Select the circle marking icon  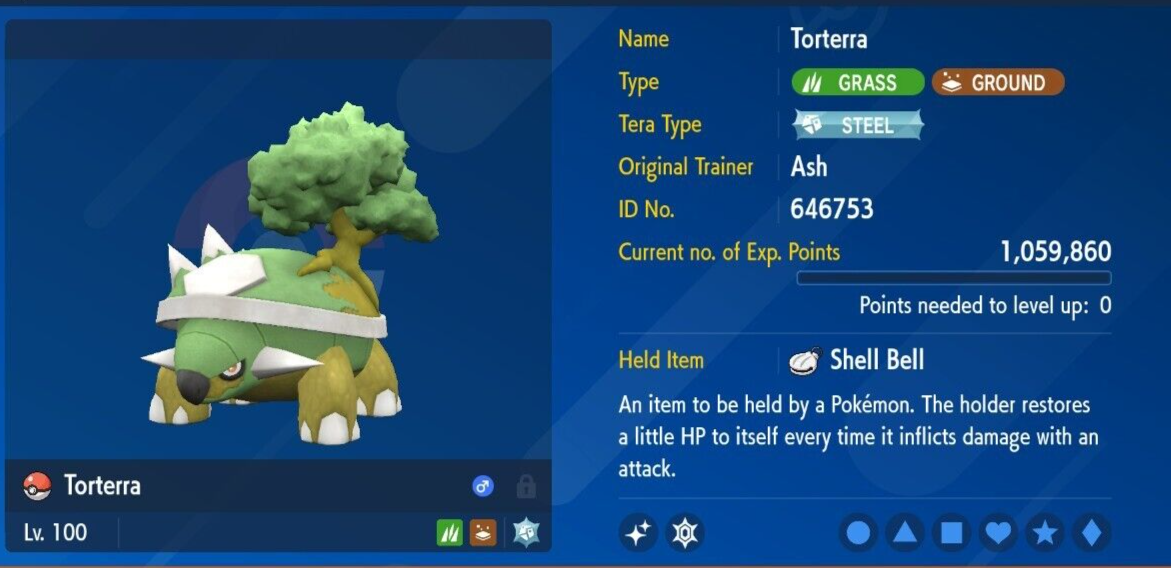[x=858, y=533]
